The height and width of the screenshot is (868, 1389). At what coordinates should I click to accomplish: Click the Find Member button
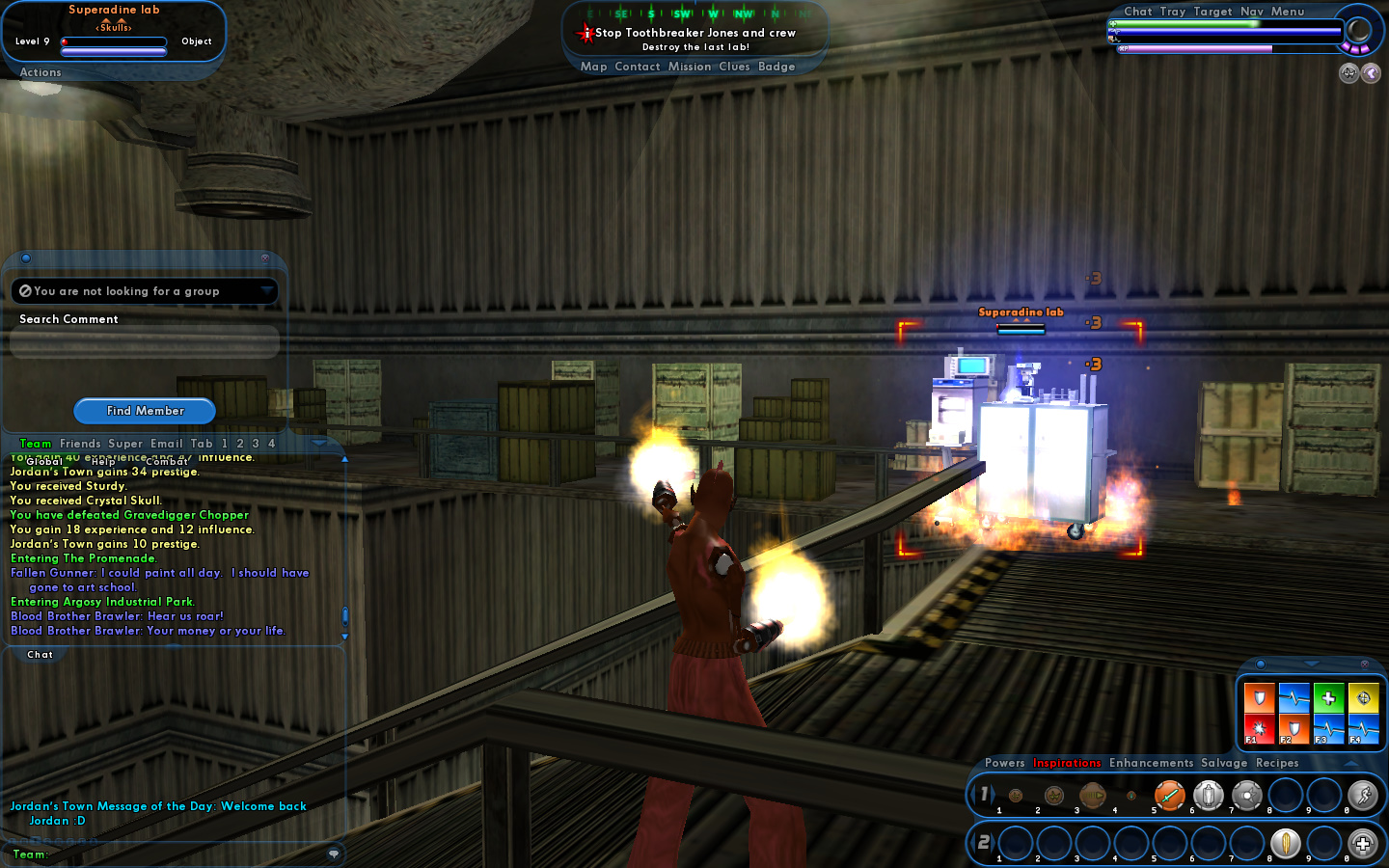[145, 411]
